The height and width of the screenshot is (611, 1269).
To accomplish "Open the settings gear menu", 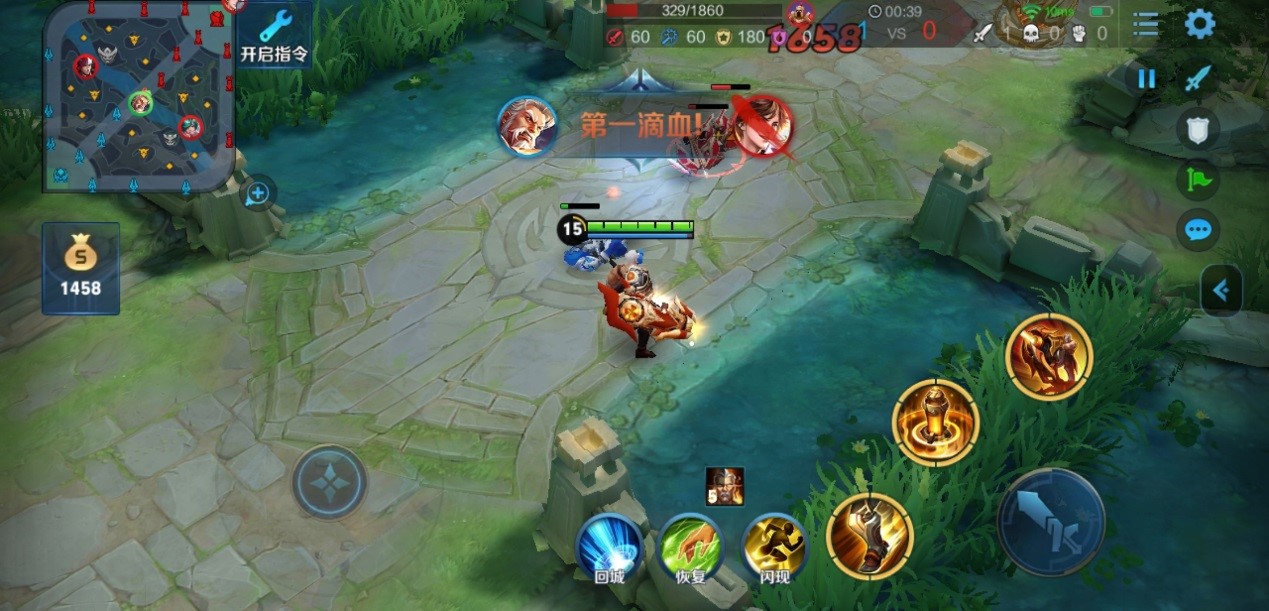I will (x=1200, y=24).
